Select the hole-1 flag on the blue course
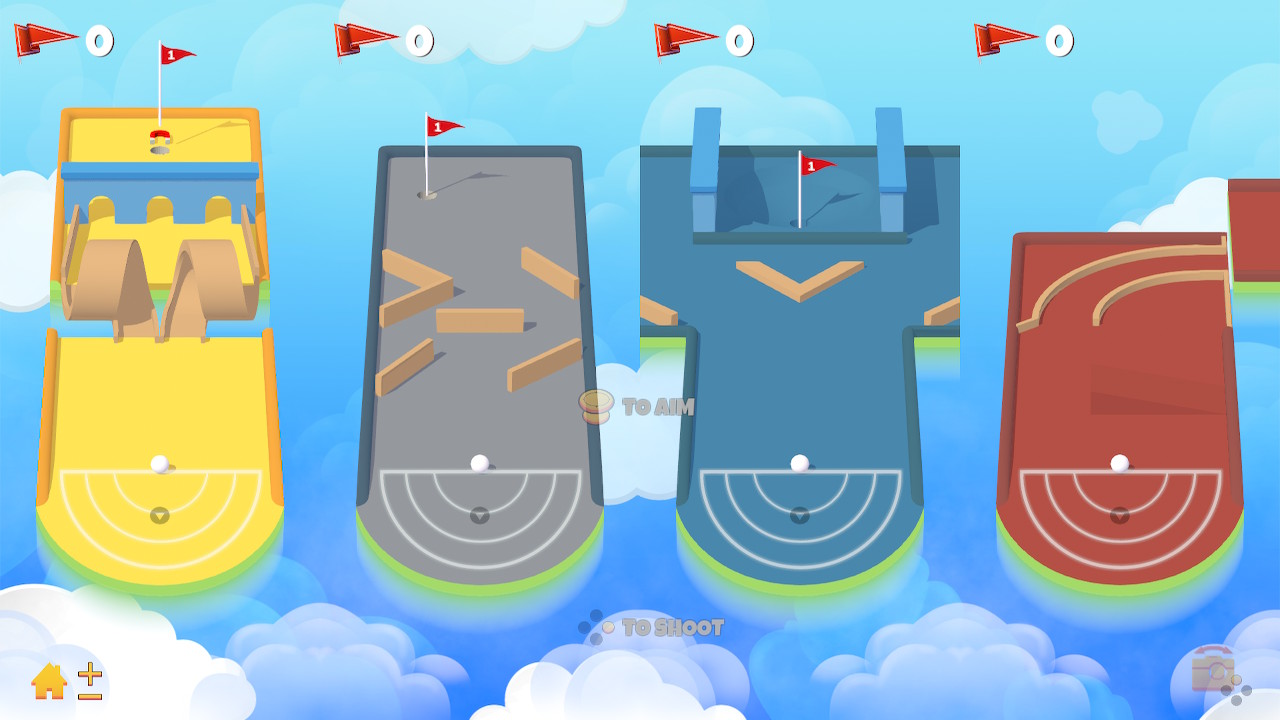The height and width of the screenshot is (720, 1280). [x=812, y=165]
